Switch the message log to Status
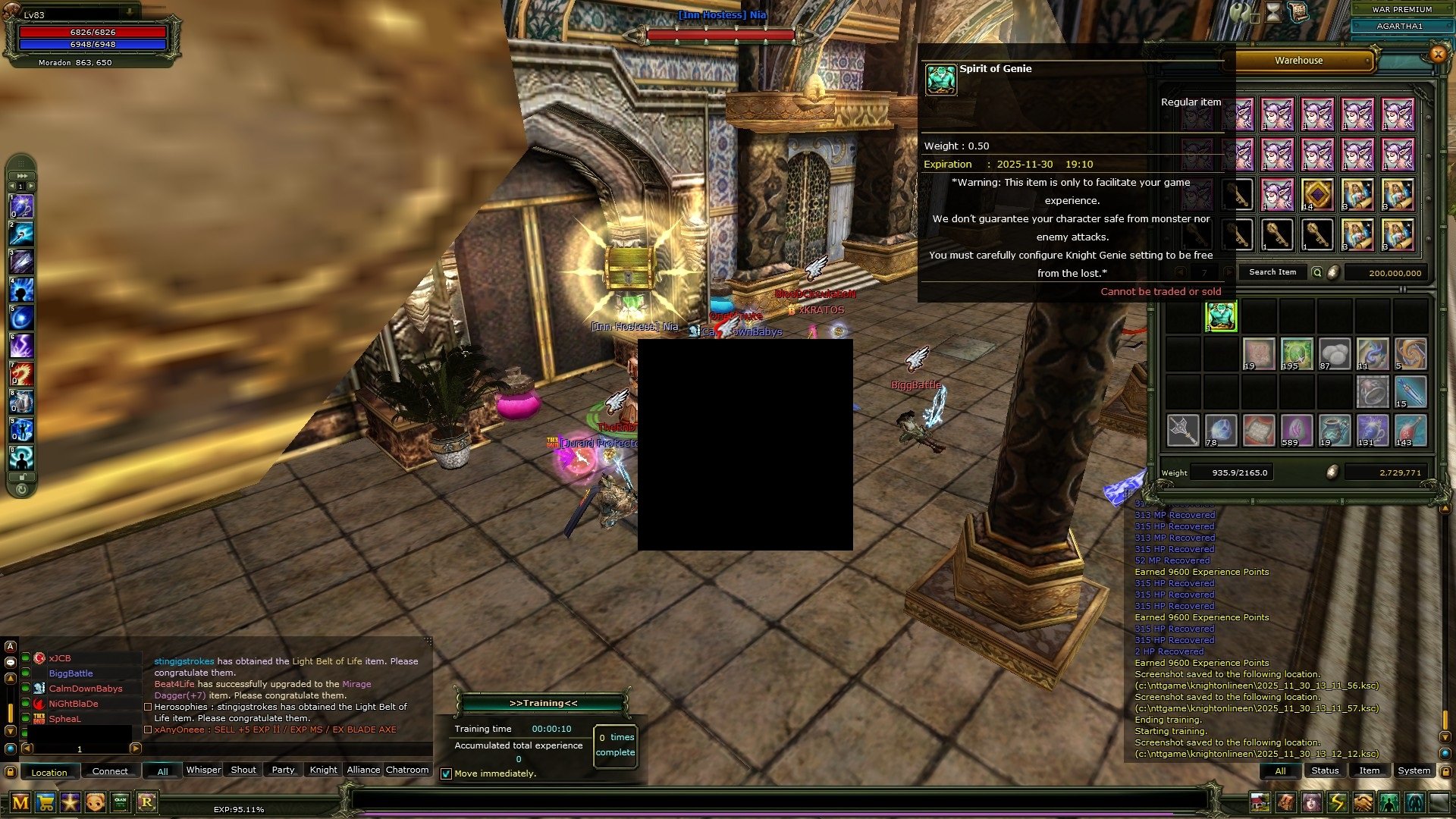 1325,770
